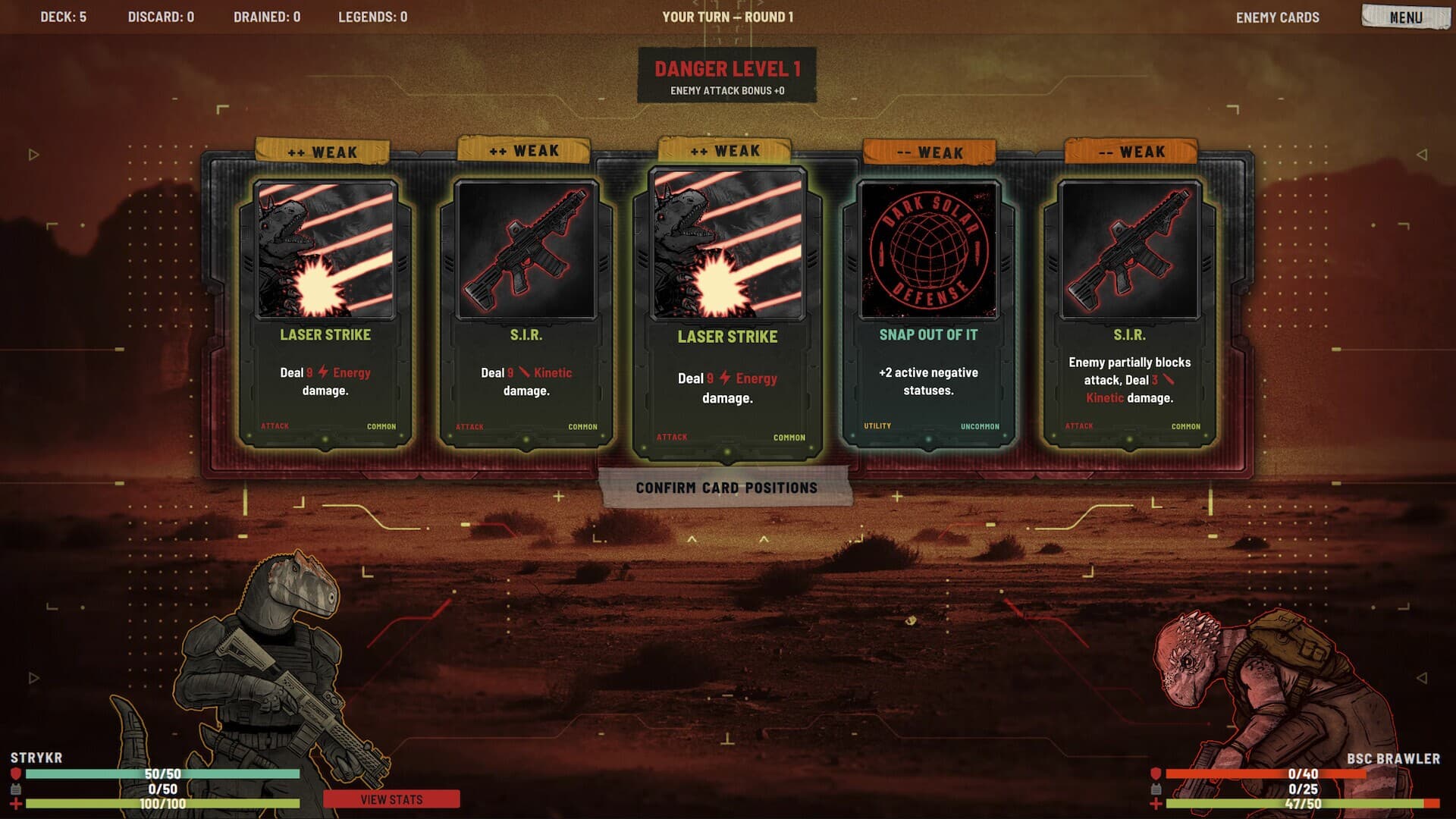Confirm card positions
This screenshot has height=819, width=1456.
tap(726, 488)
